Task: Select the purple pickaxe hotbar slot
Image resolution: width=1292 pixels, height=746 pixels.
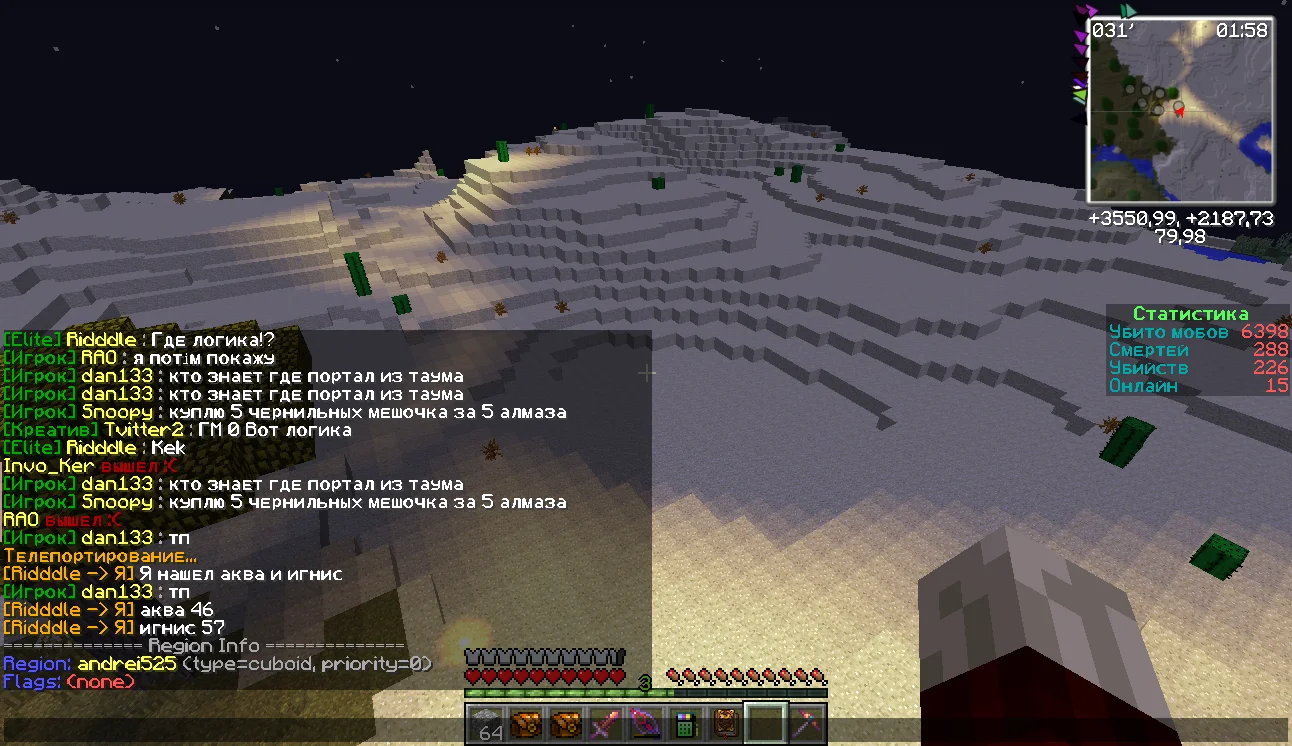Action: coord(804,724)
